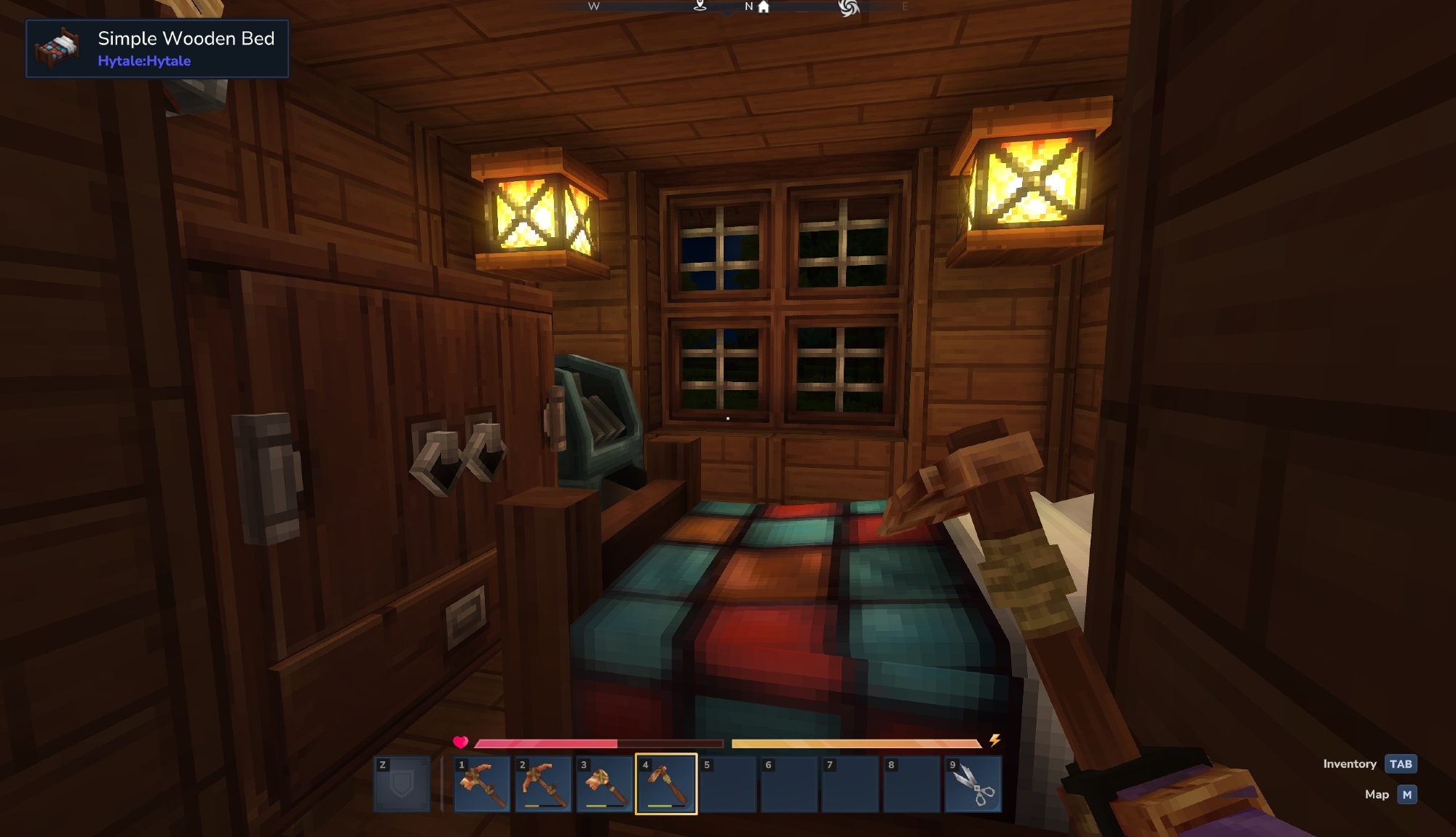Equip the shears in hotbar slot 9
This screenshot has height=837, width=1456.
pyautogui.click(x=973, y=784)
